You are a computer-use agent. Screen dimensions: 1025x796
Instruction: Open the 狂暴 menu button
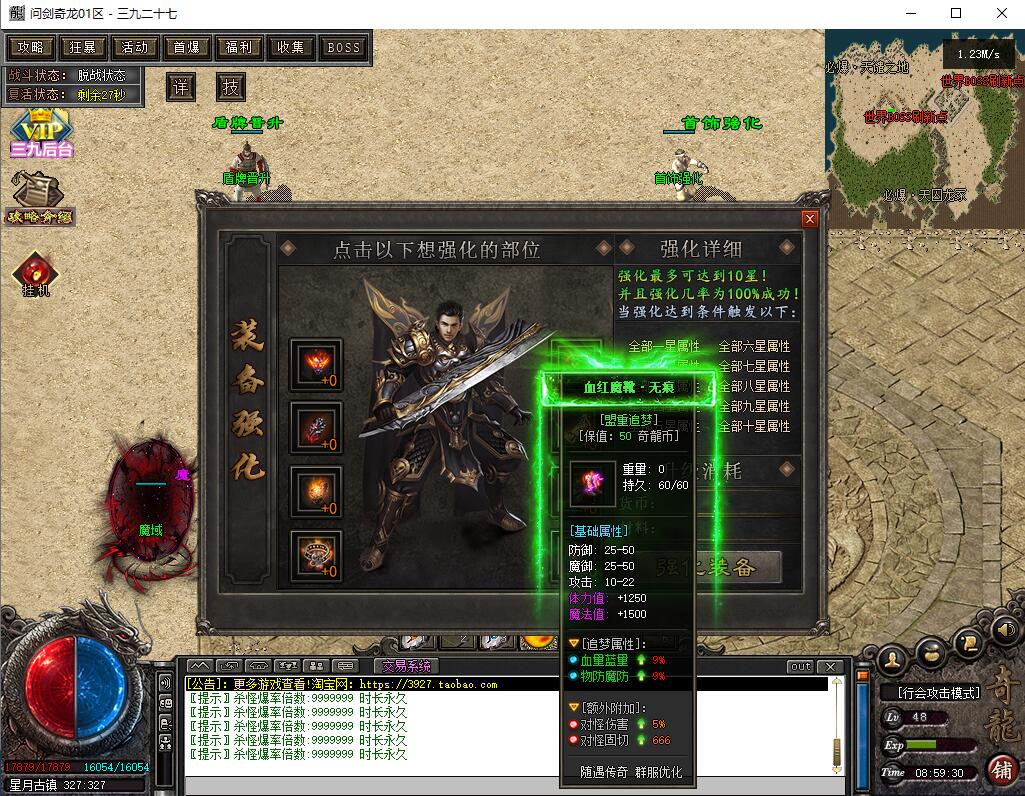tap(83, 47)
